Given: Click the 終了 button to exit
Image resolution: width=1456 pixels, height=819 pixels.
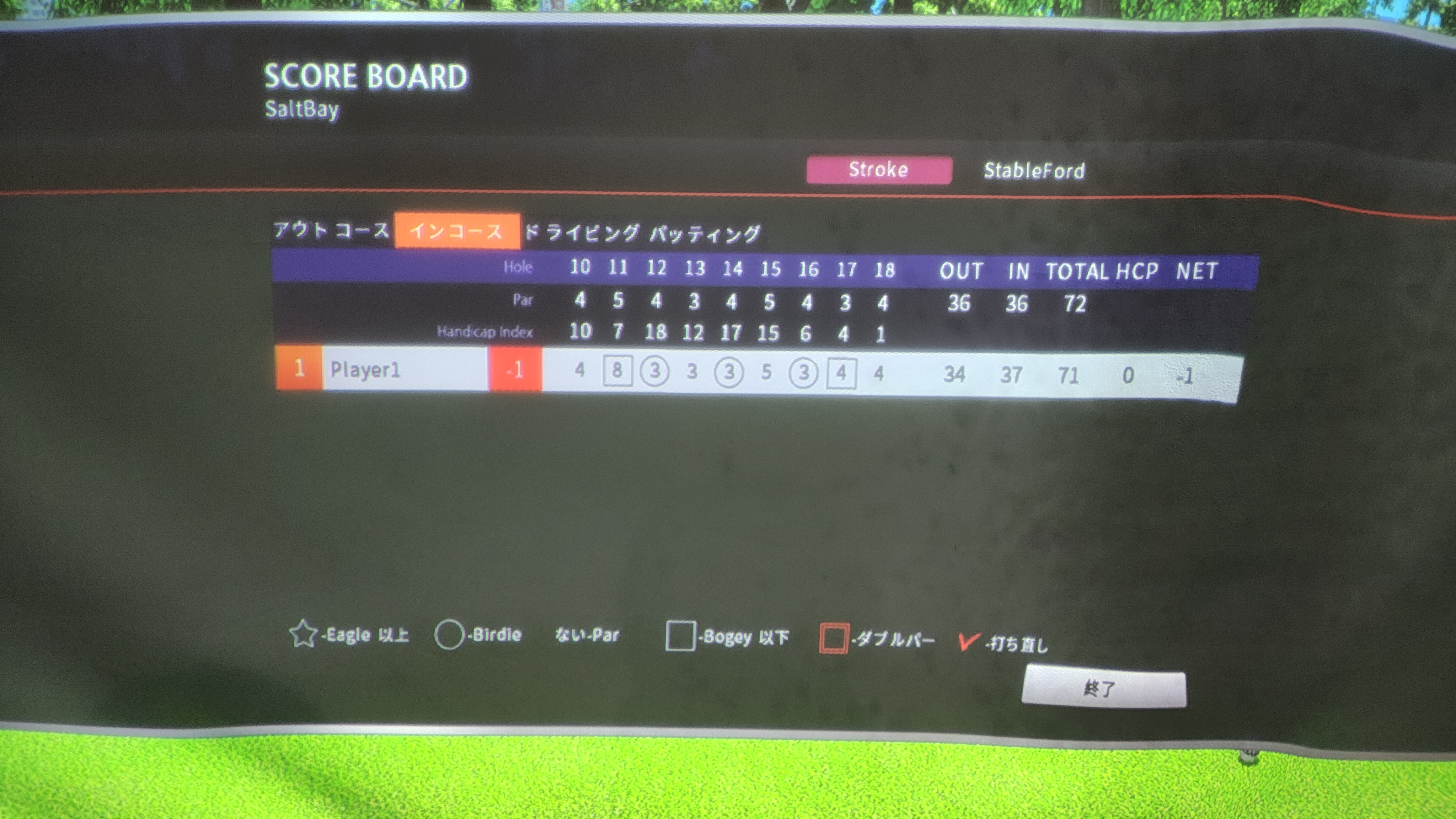Looking at the screenshot, I should tap(1103, 689).
